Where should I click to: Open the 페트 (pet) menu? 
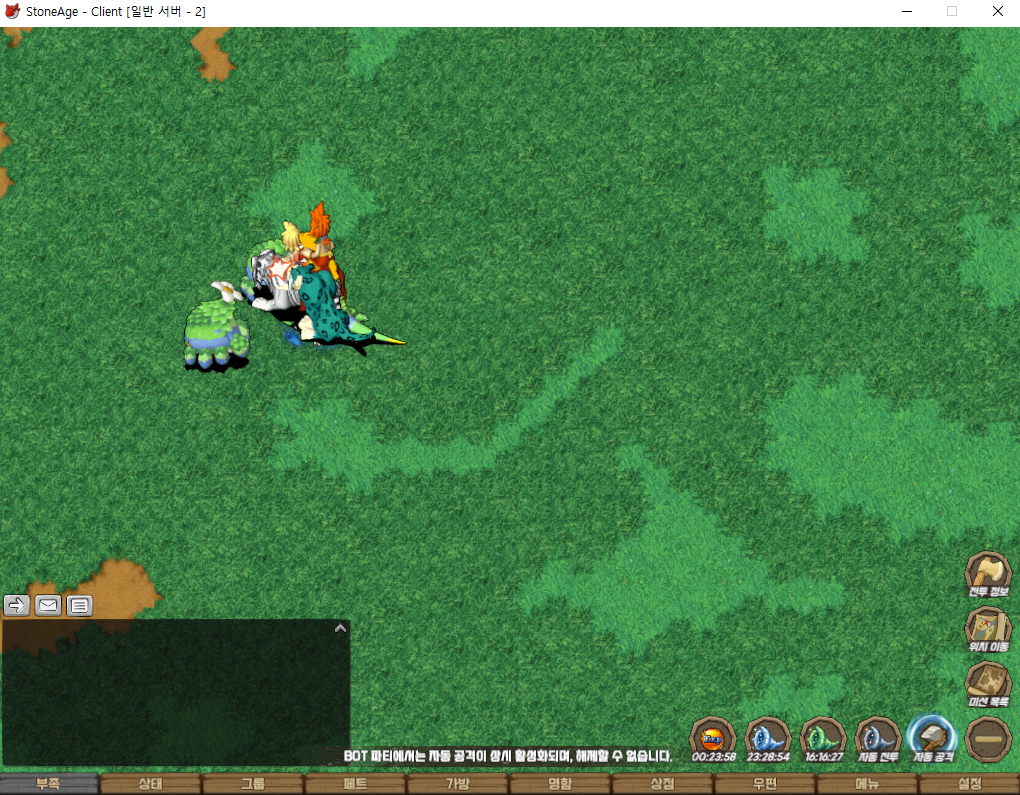coord(355,784)
